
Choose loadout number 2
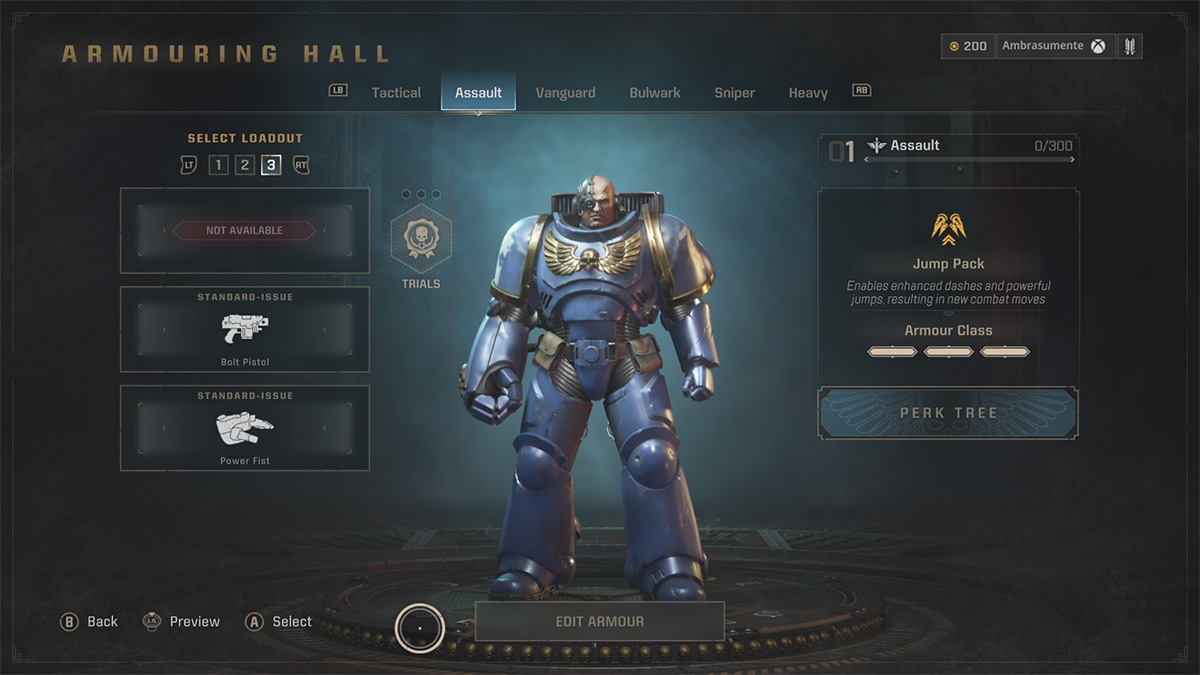click(245, 165)
